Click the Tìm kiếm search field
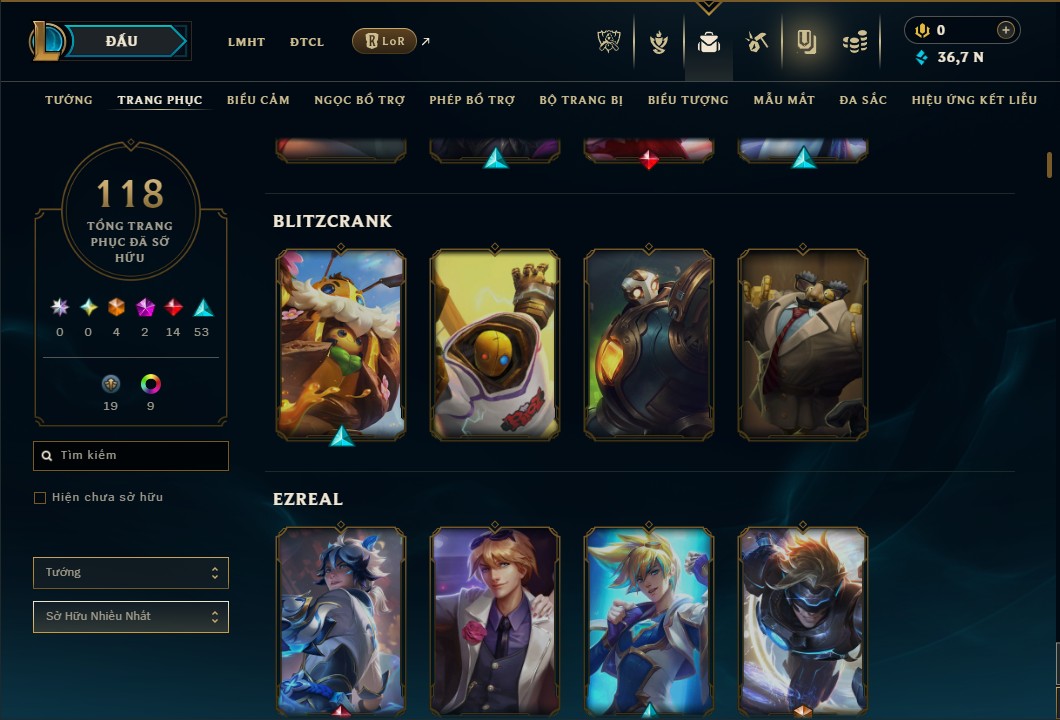The image size is (1060, 720). [131, 456]
